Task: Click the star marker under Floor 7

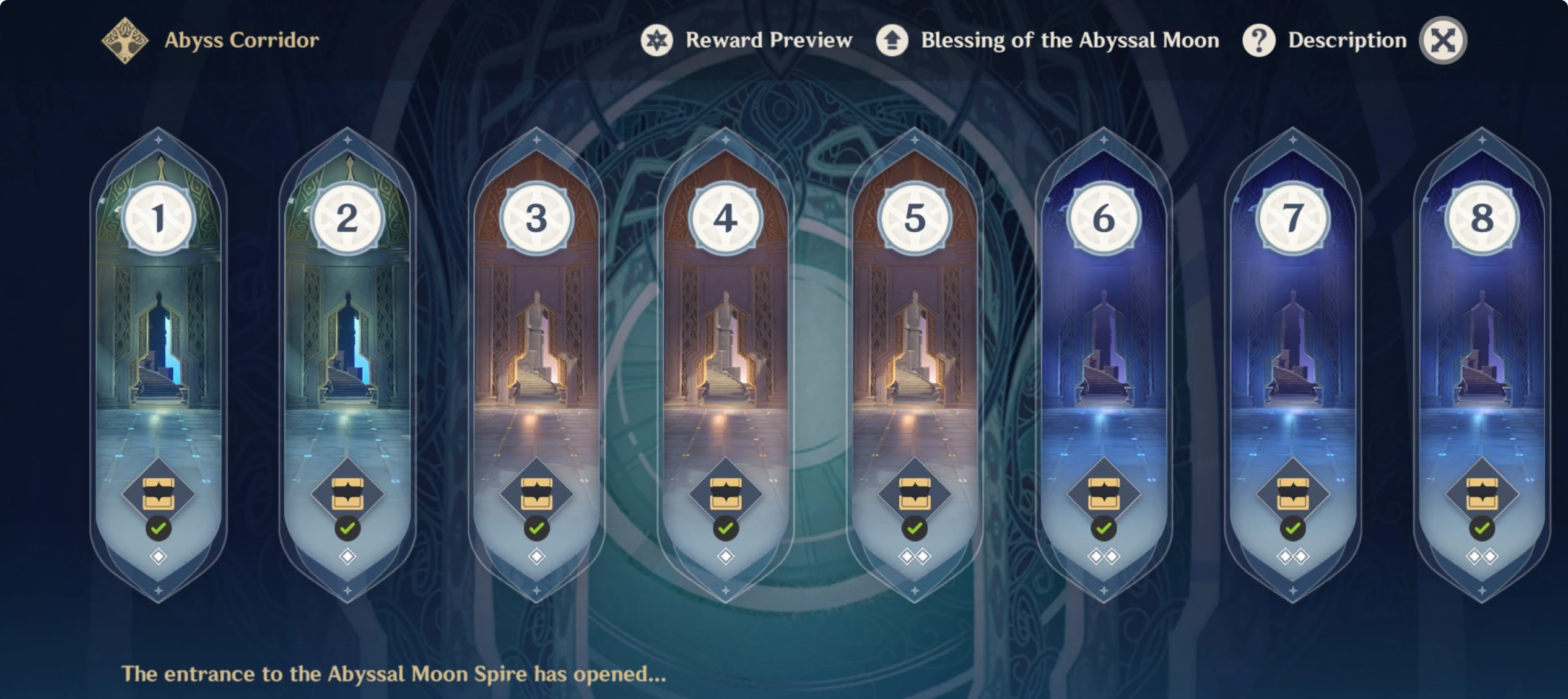Action: click(1291, 557)
